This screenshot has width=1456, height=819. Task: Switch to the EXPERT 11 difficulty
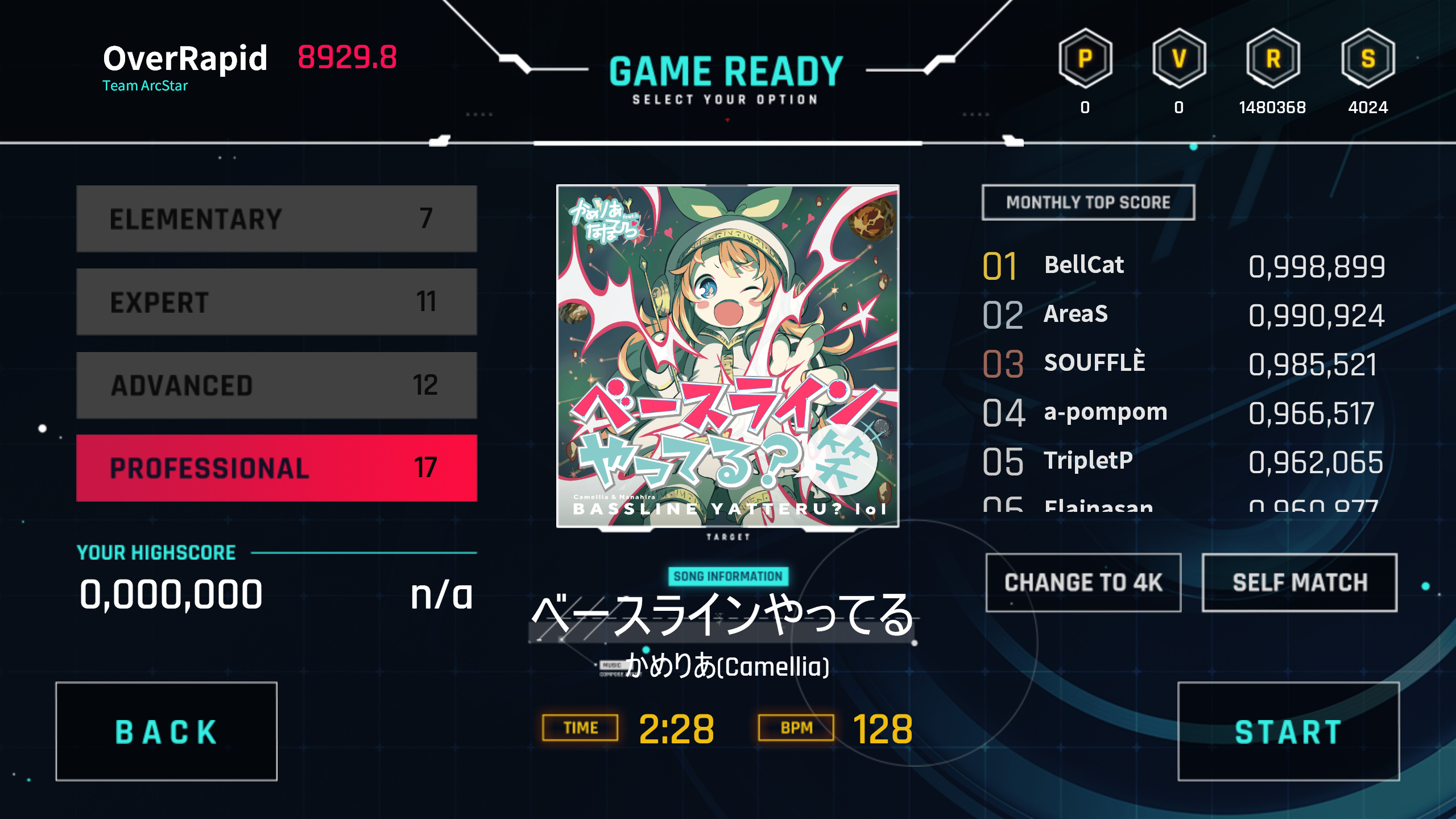point(275,301)
